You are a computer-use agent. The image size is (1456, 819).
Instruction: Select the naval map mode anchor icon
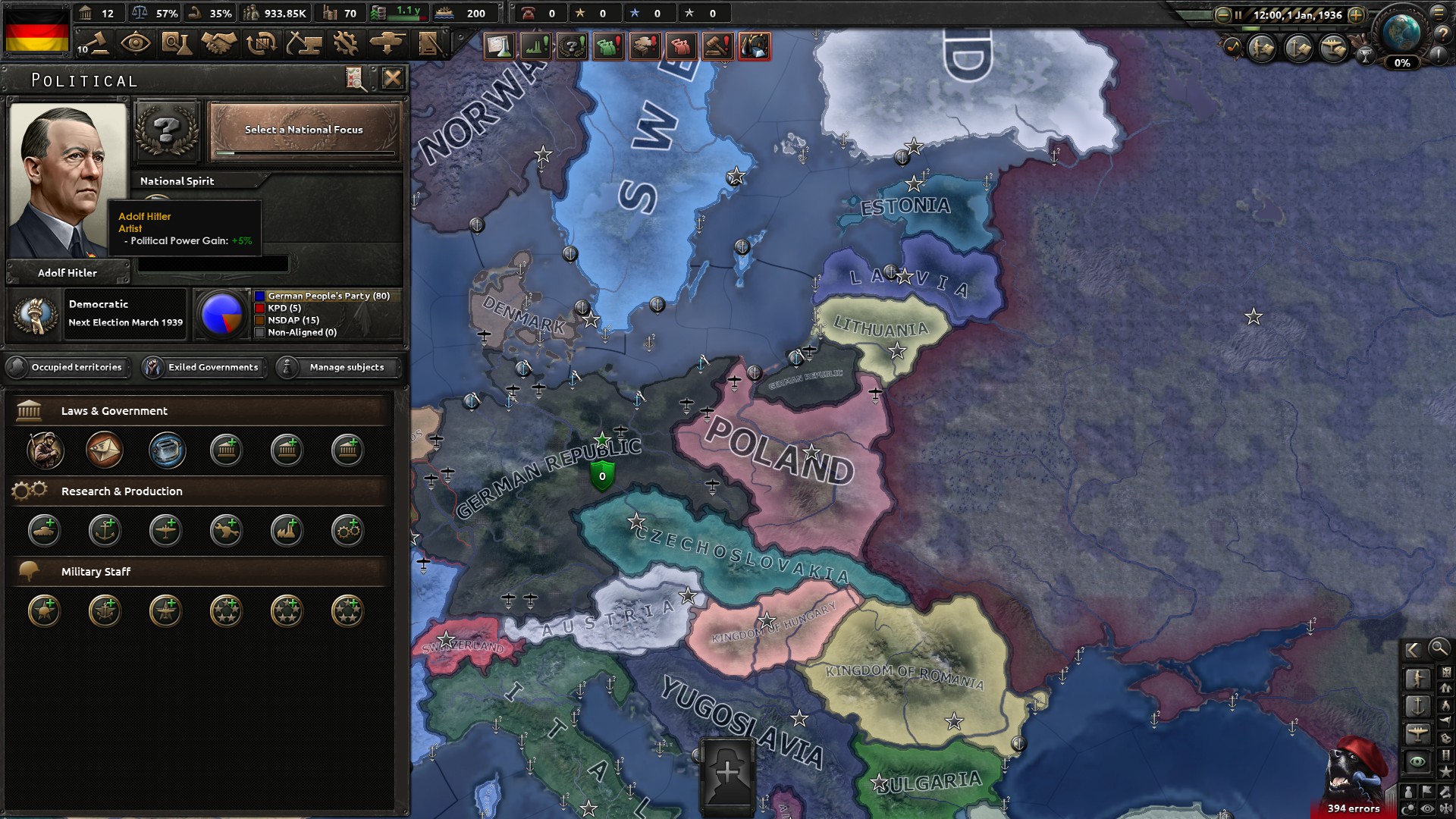(1419, 705)
